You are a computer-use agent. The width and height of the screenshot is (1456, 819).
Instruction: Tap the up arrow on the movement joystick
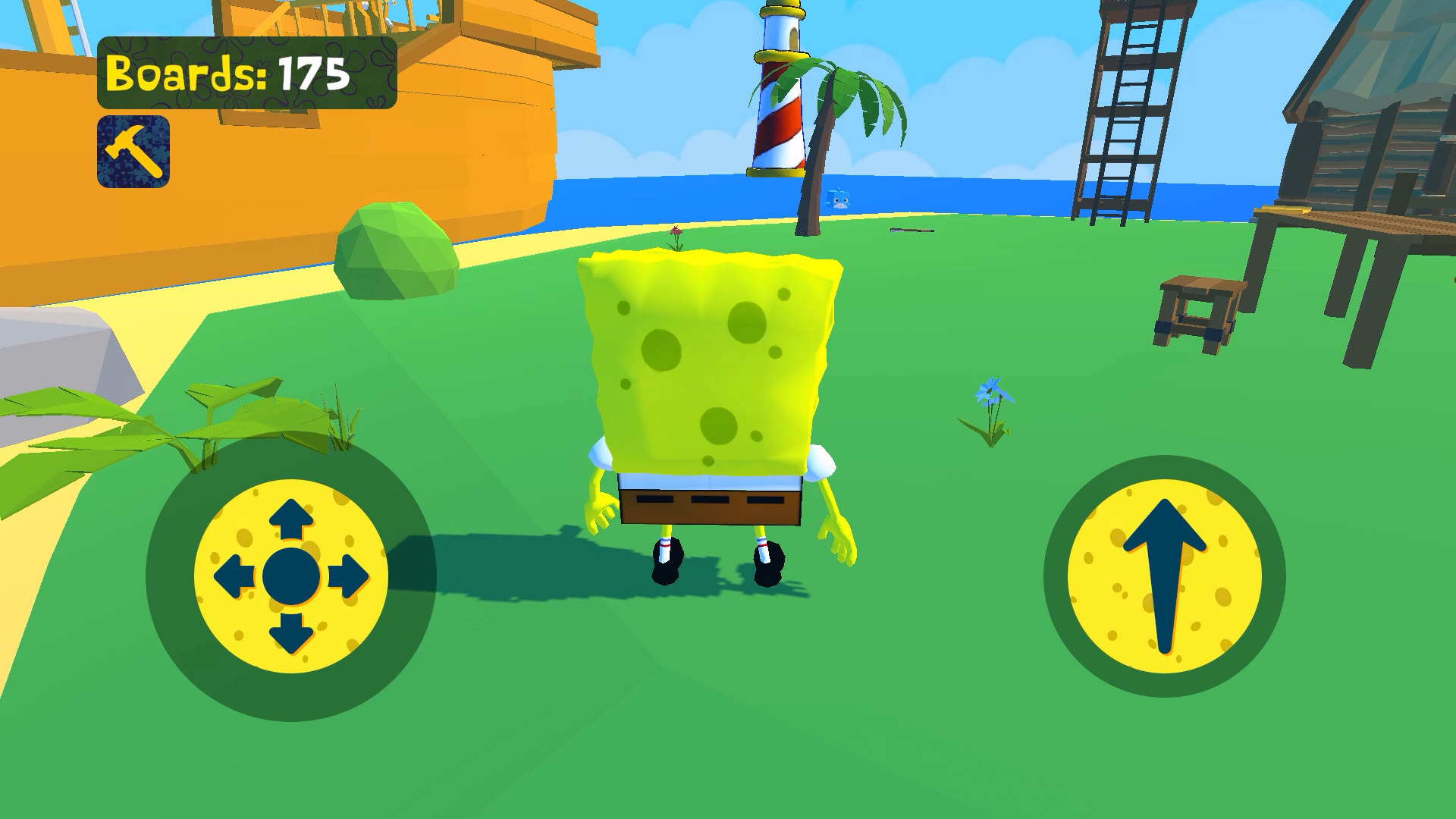tap(290, 519)
